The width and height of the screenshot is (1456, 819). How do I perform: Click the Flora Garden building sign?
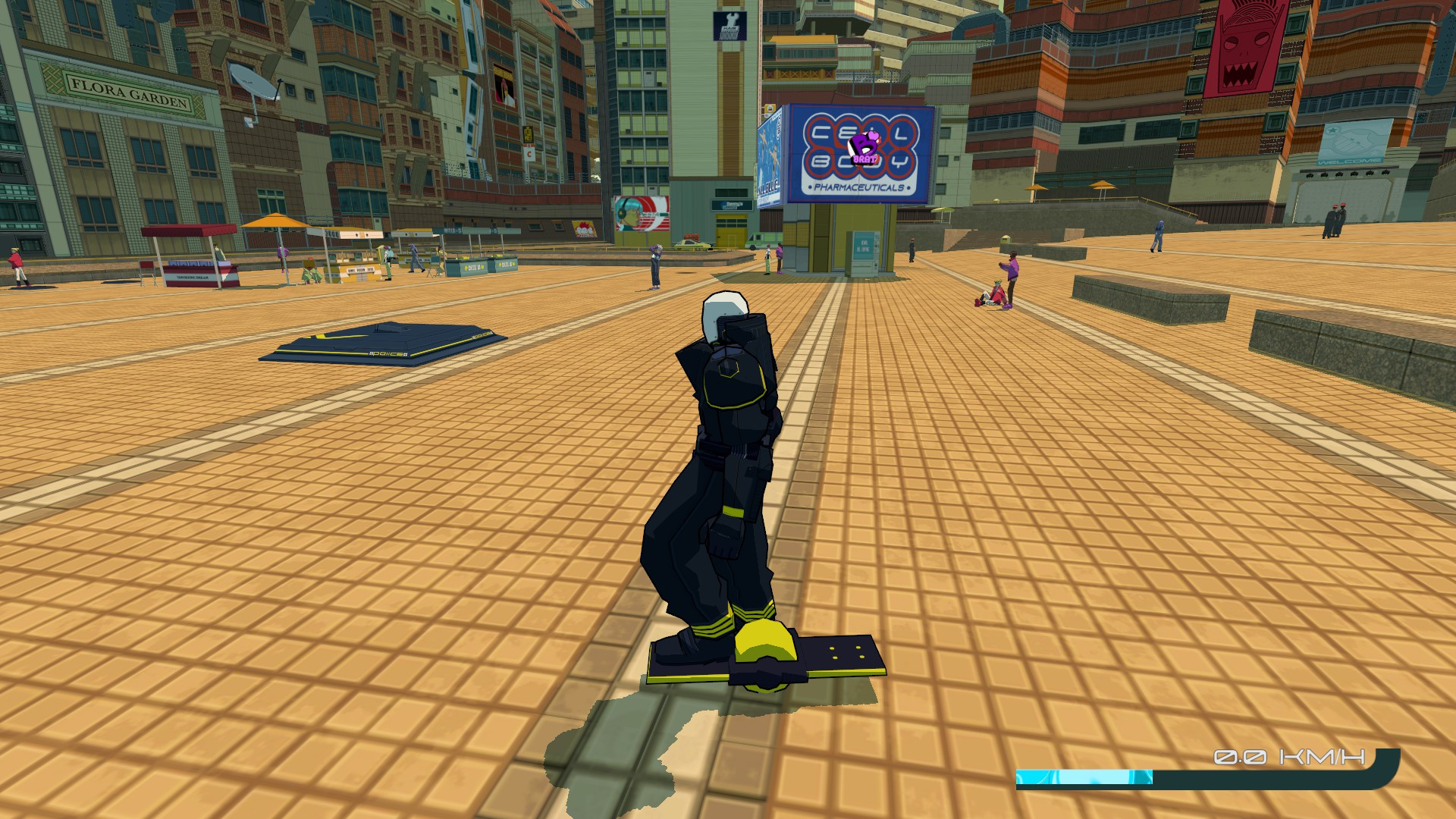(129, 87)
